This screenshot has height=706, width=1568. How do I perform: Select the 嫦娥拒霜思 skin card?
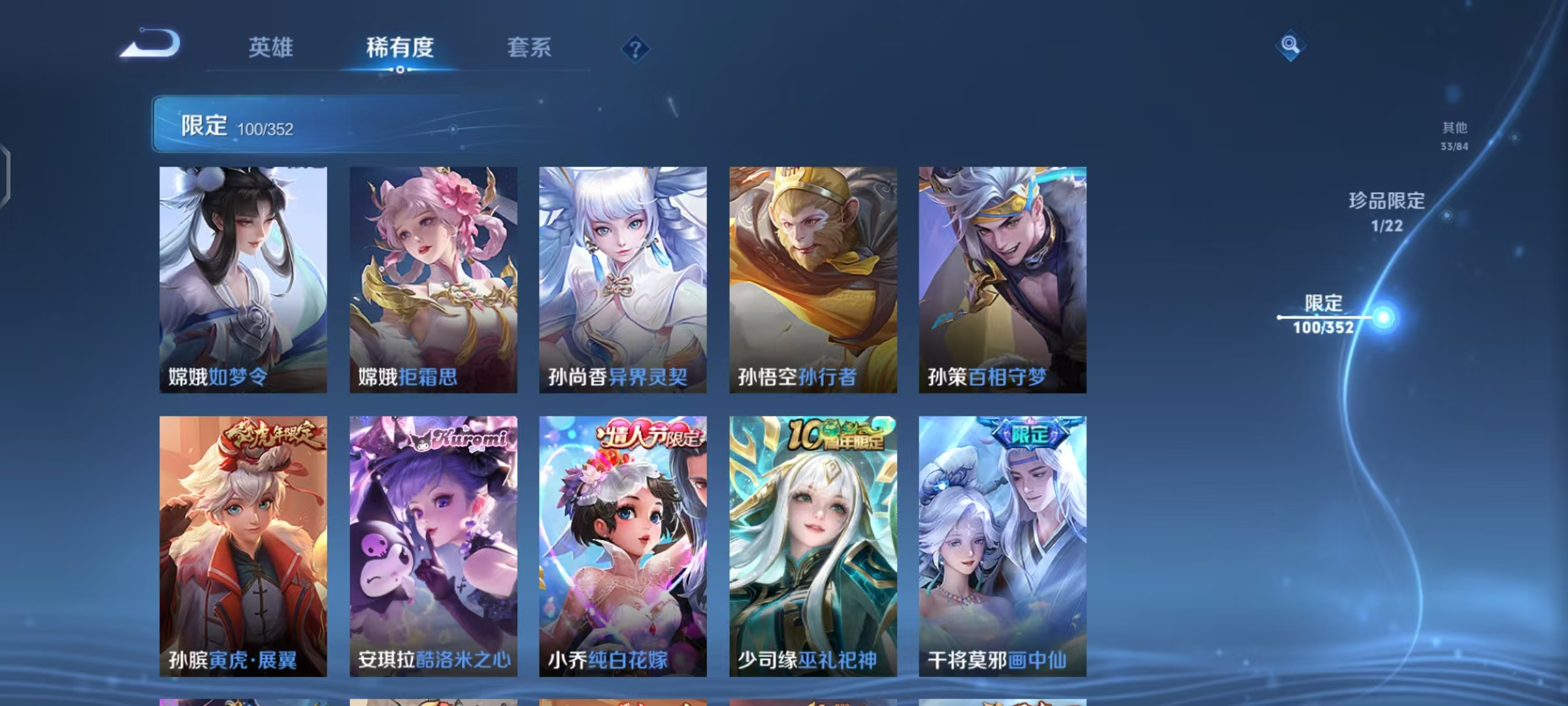tap(433, 278)
